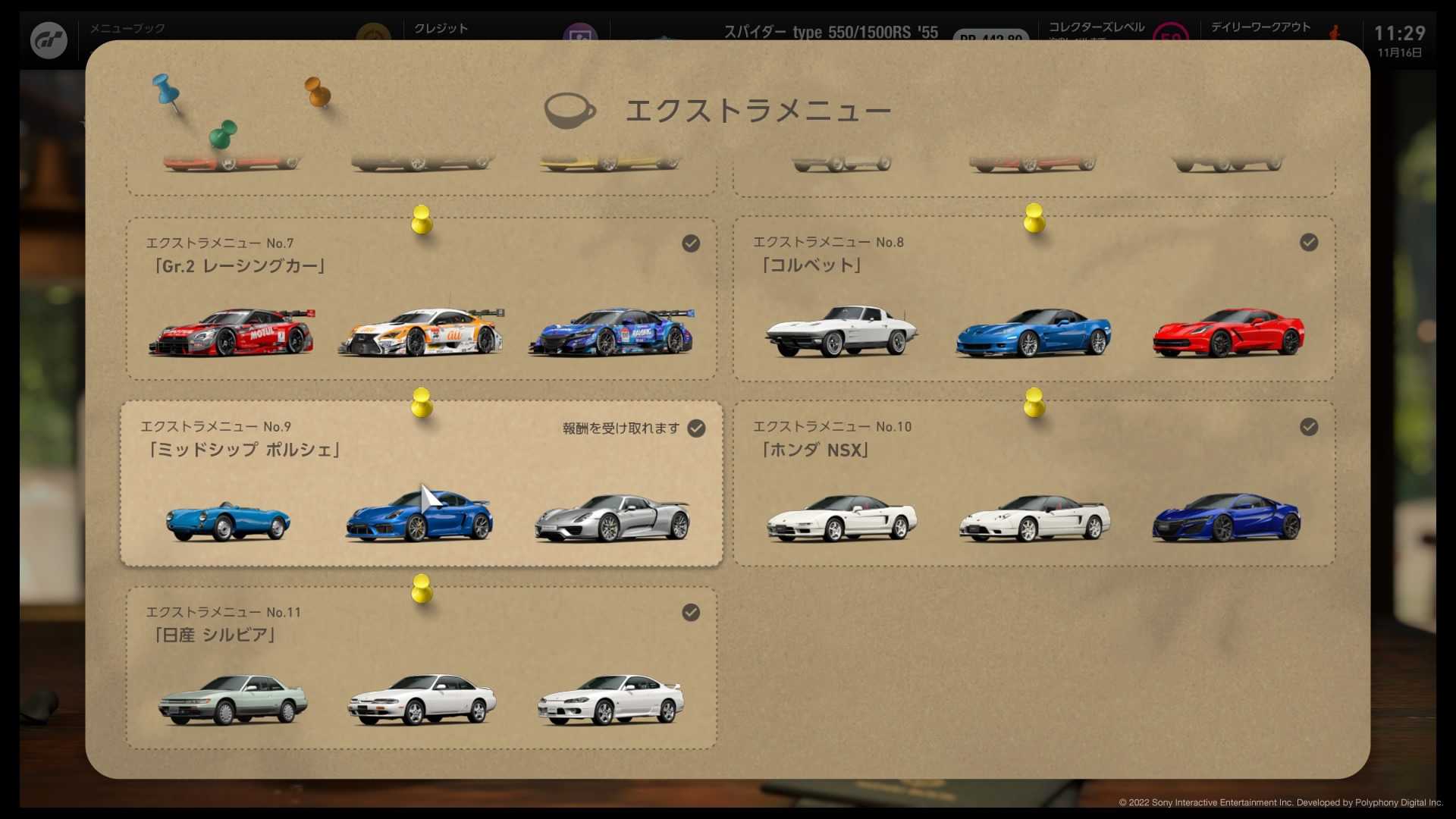Click the yellow pin above Extra Menu No.8
The width and height of the screenshot is (1456, 819).
tap(1034, 220)
